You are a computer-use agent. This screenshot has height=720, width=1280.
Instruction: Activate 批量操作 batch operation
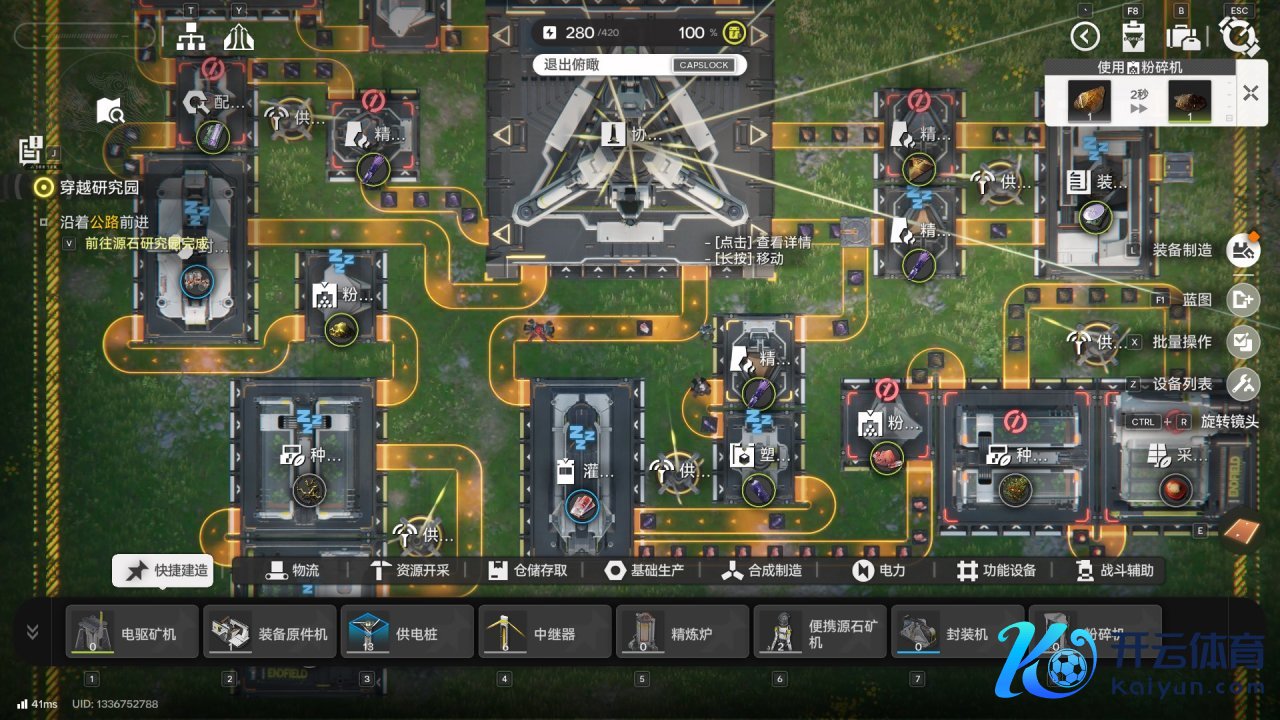click(1243, 342)
